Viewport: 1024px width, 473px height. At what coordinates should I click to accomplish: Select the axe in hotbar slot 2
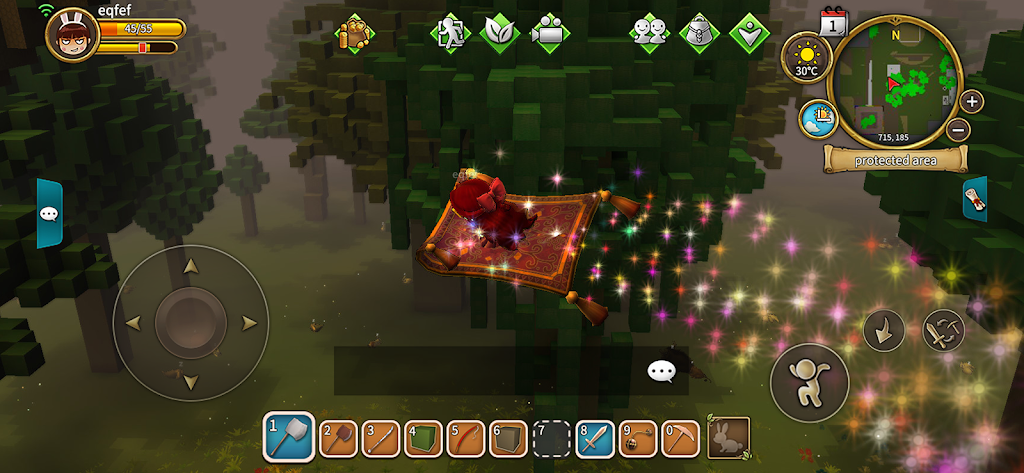tap(339, 437)
